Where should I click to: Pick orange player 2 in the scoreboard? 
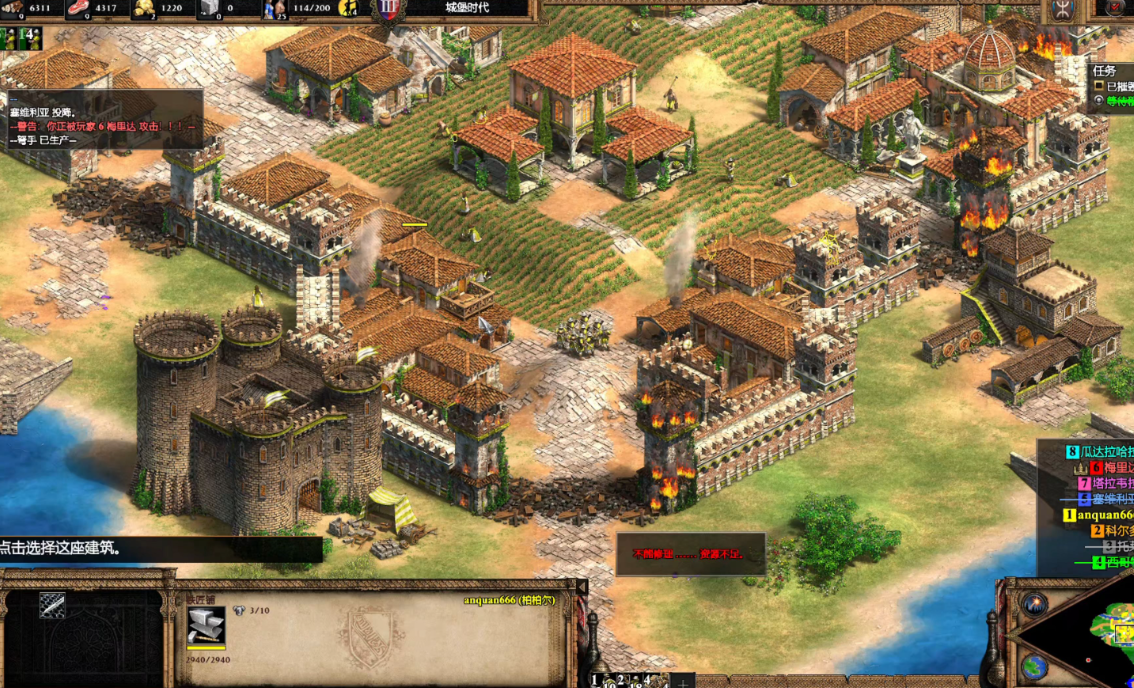pyautogui.click(x=1110, y=531)
